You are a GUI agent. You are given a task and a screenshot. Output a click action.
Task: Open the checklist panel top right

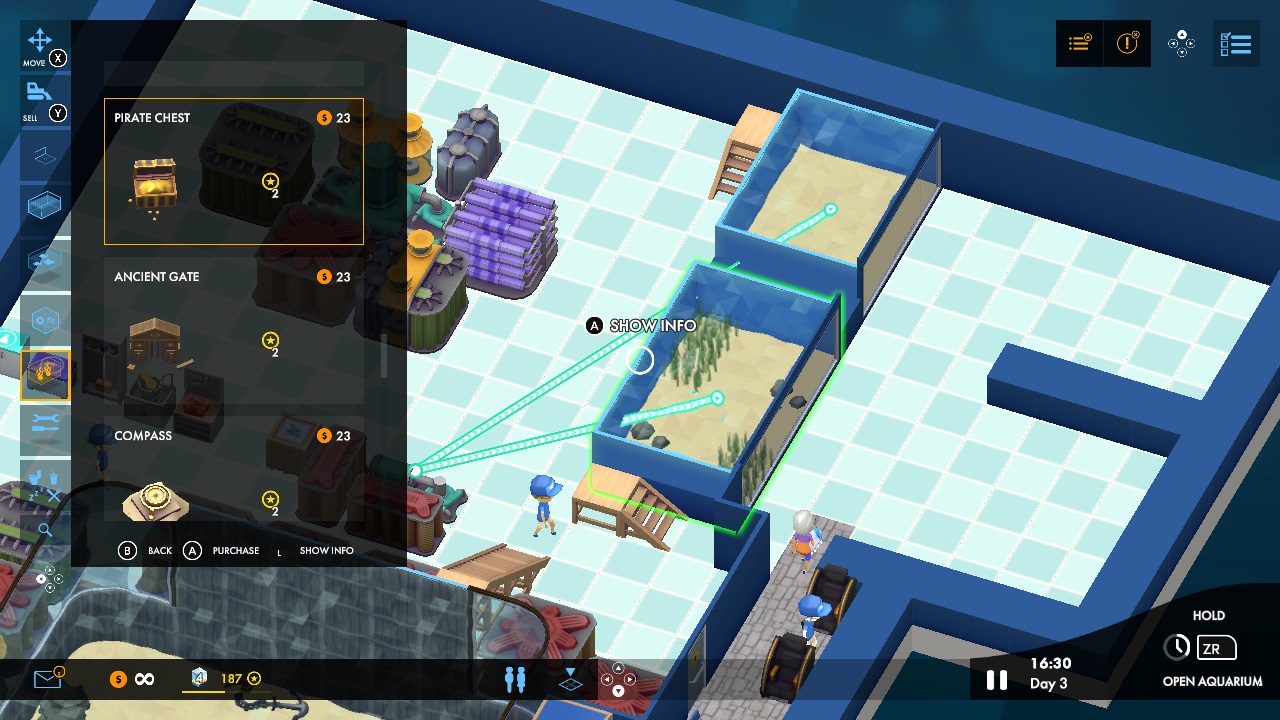pos(1236,43)
